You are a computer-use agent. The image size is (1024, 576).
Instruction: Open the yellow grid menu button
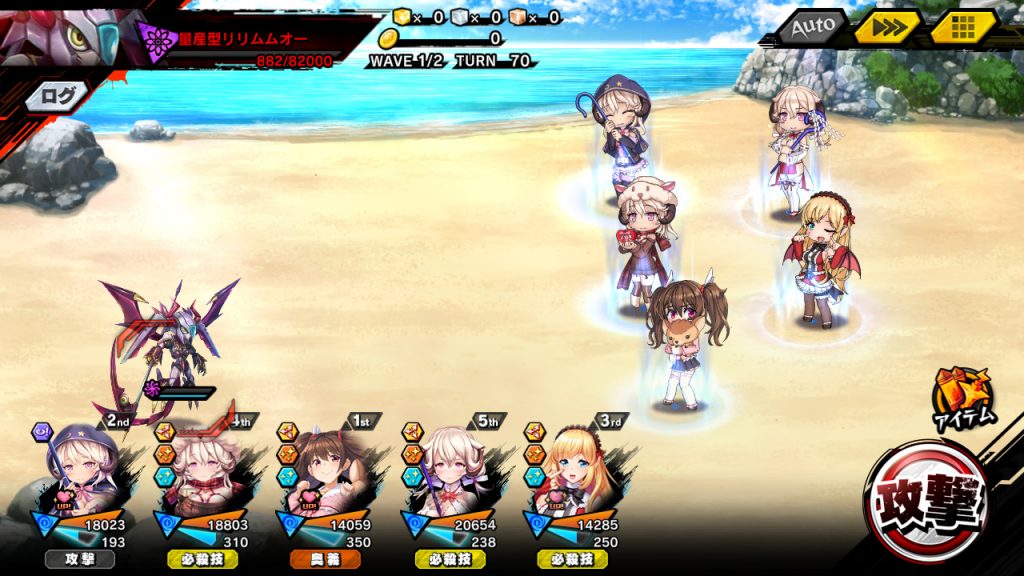(x=963, y=28)
